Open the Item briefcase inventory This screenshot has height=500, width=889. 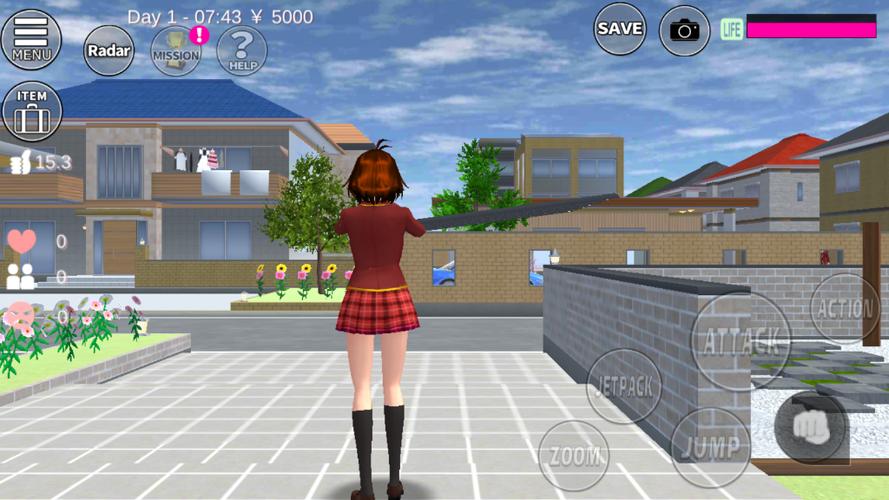(32, 111)
